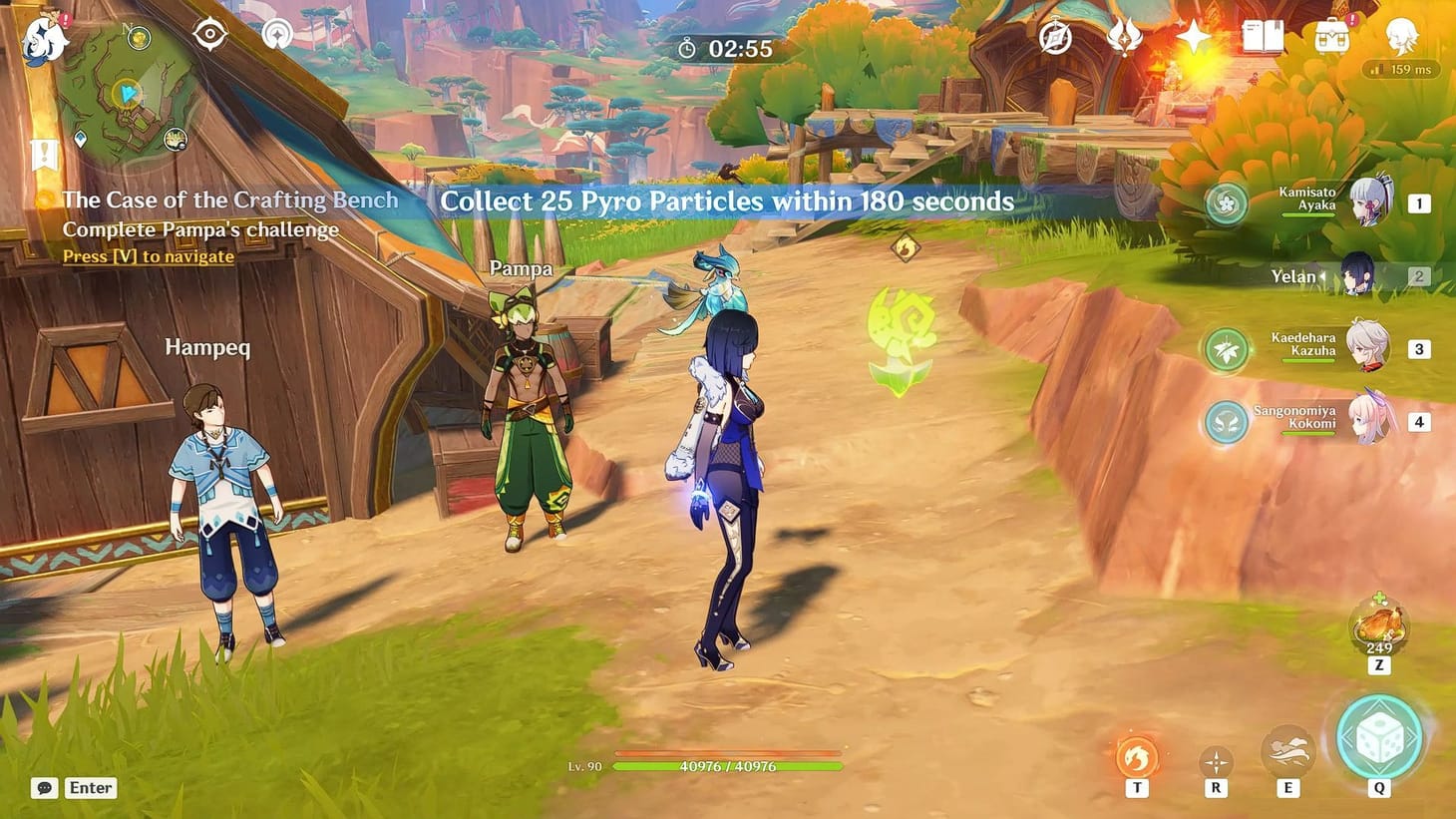Click the 159 ms ping indicator
1456x819 pixels.
(x=1399, y=69)
